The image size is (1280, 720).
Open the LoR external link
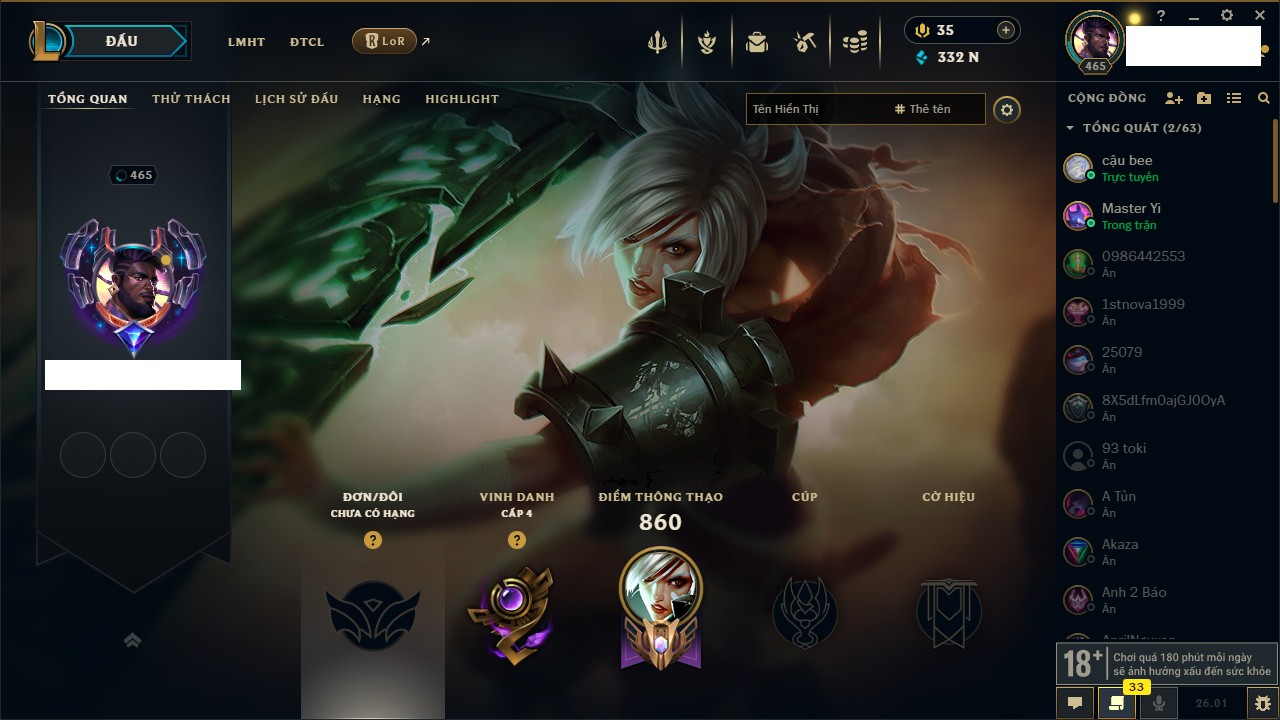click(385, 41)
